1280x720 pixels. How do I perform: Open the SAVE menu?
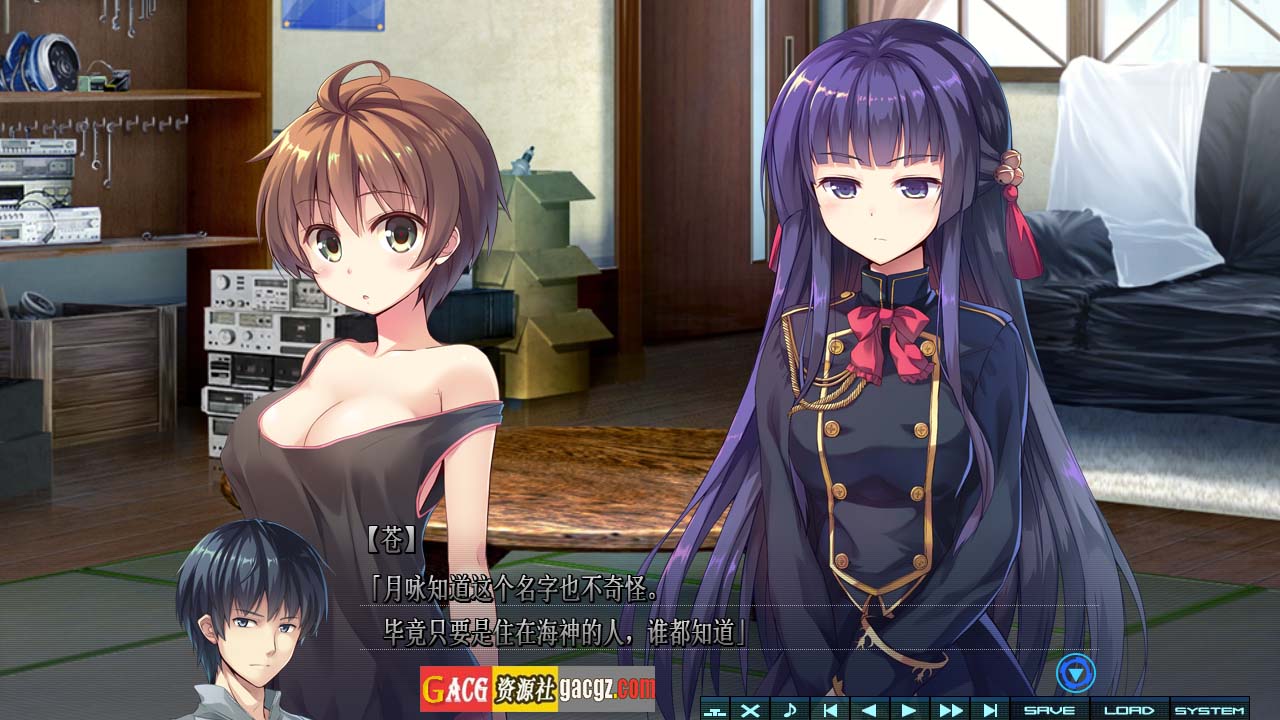1049,710
